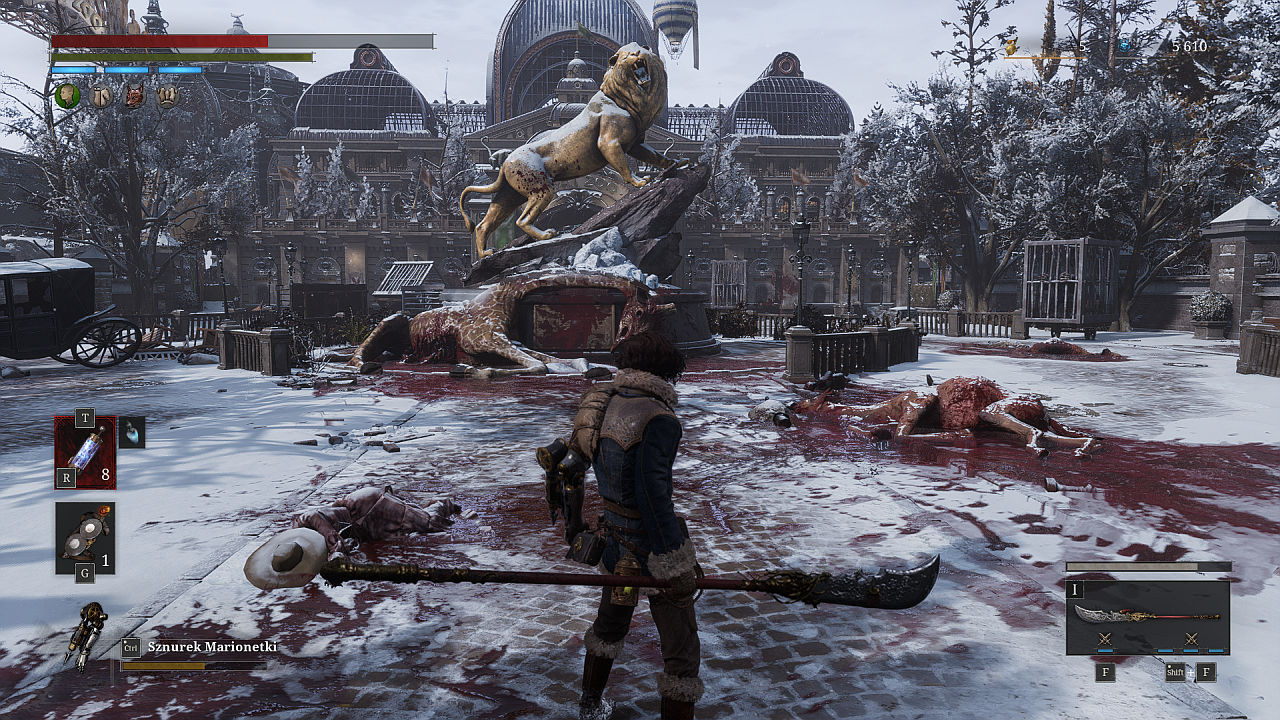Click the green head-profile status icon
Viewport: 1280px width, 720px height.
tap(67, 96)
